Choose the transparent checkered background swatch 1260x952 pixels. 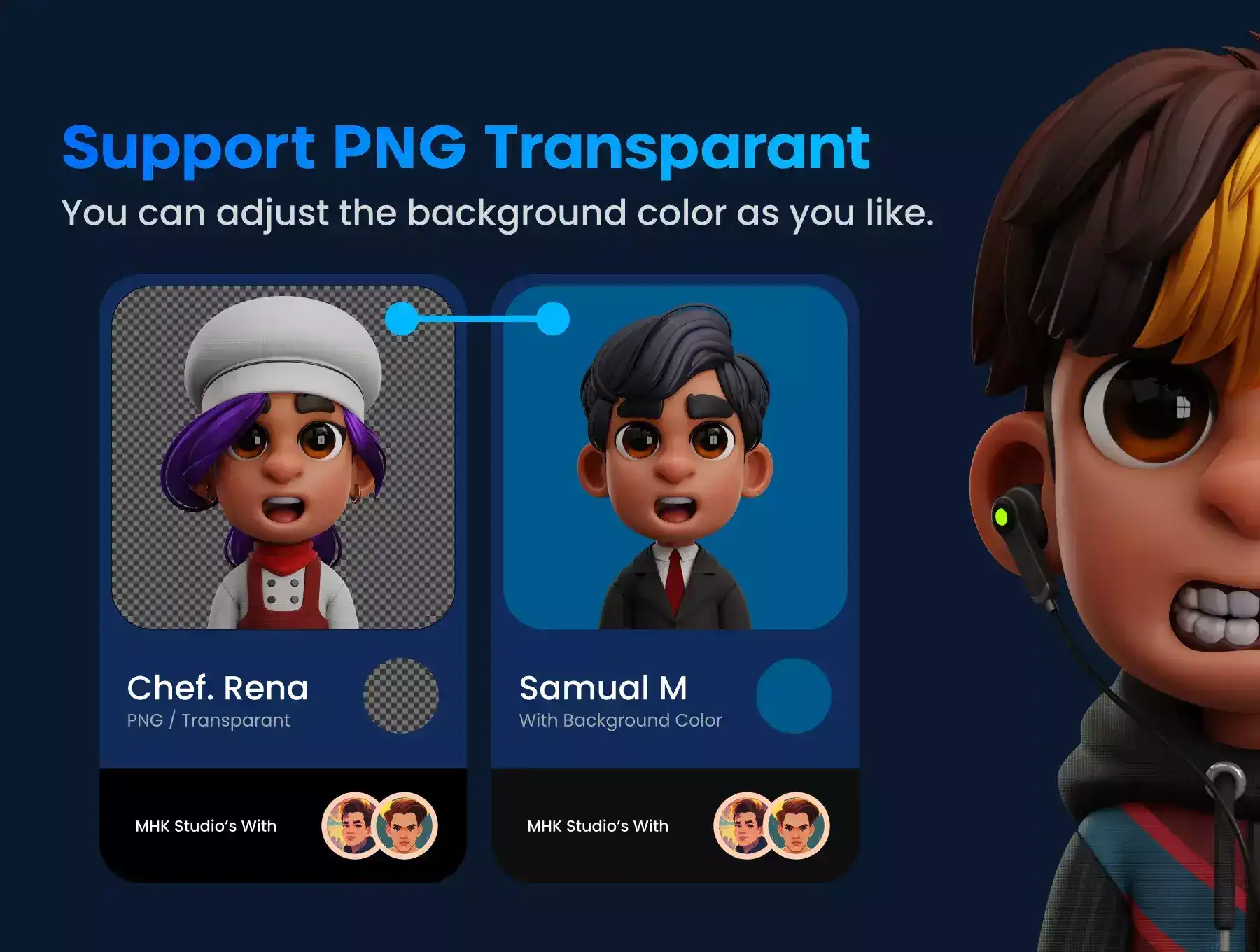click(x=401, y=695)
